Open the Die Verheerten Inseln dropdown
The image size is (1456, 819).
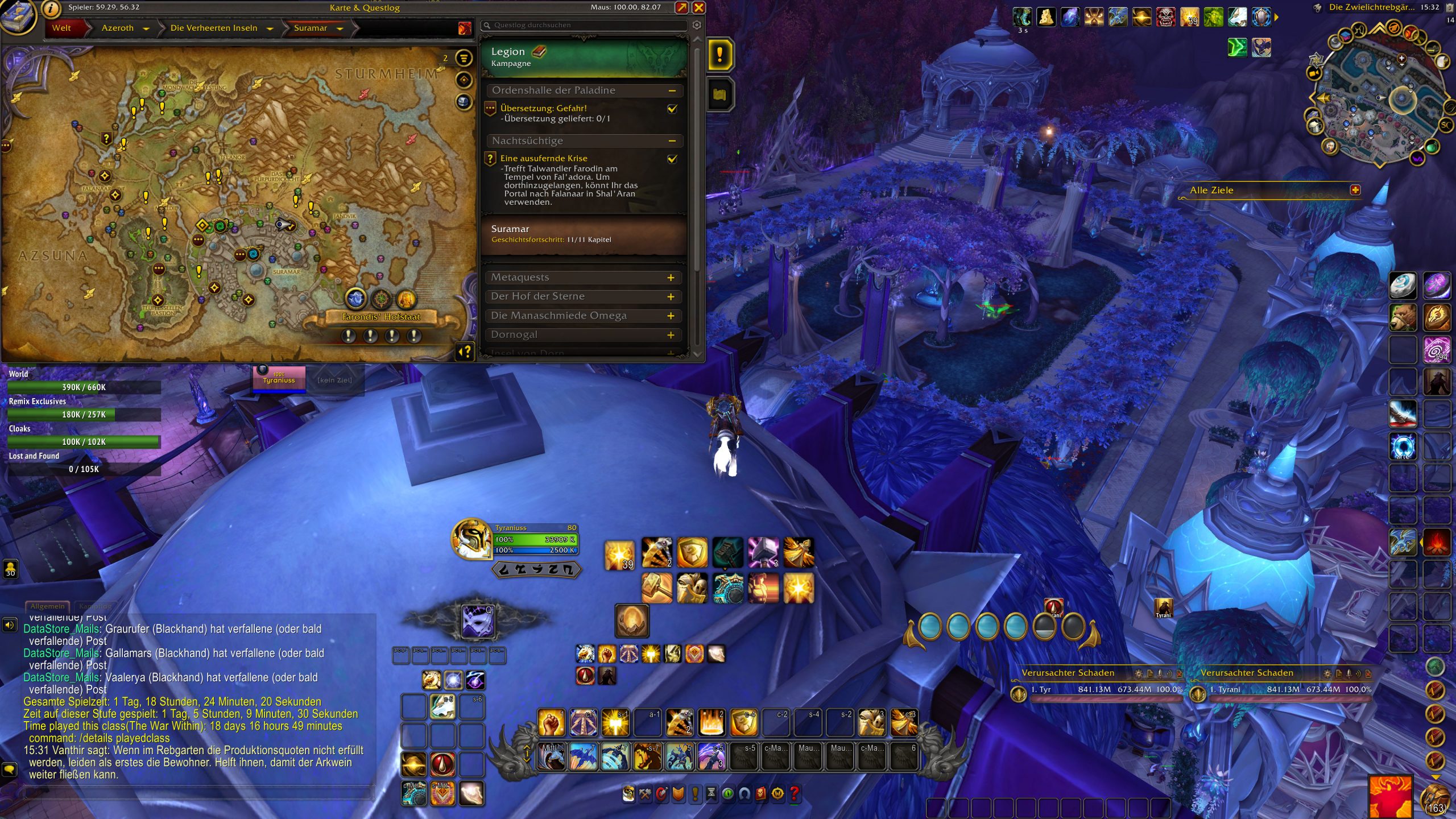(x=270, y=28)
